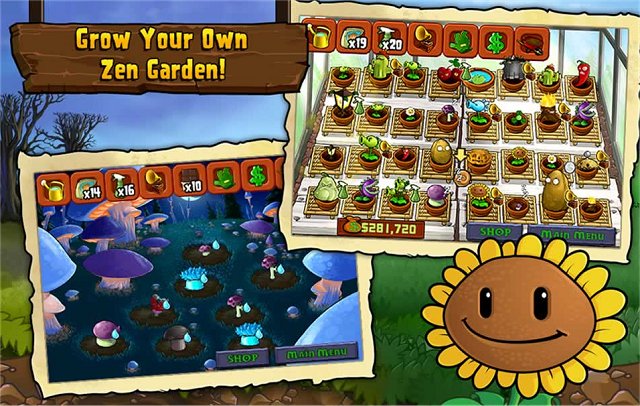
Task: Open the Shop in the mushroom garden
Action: point(243,356)
